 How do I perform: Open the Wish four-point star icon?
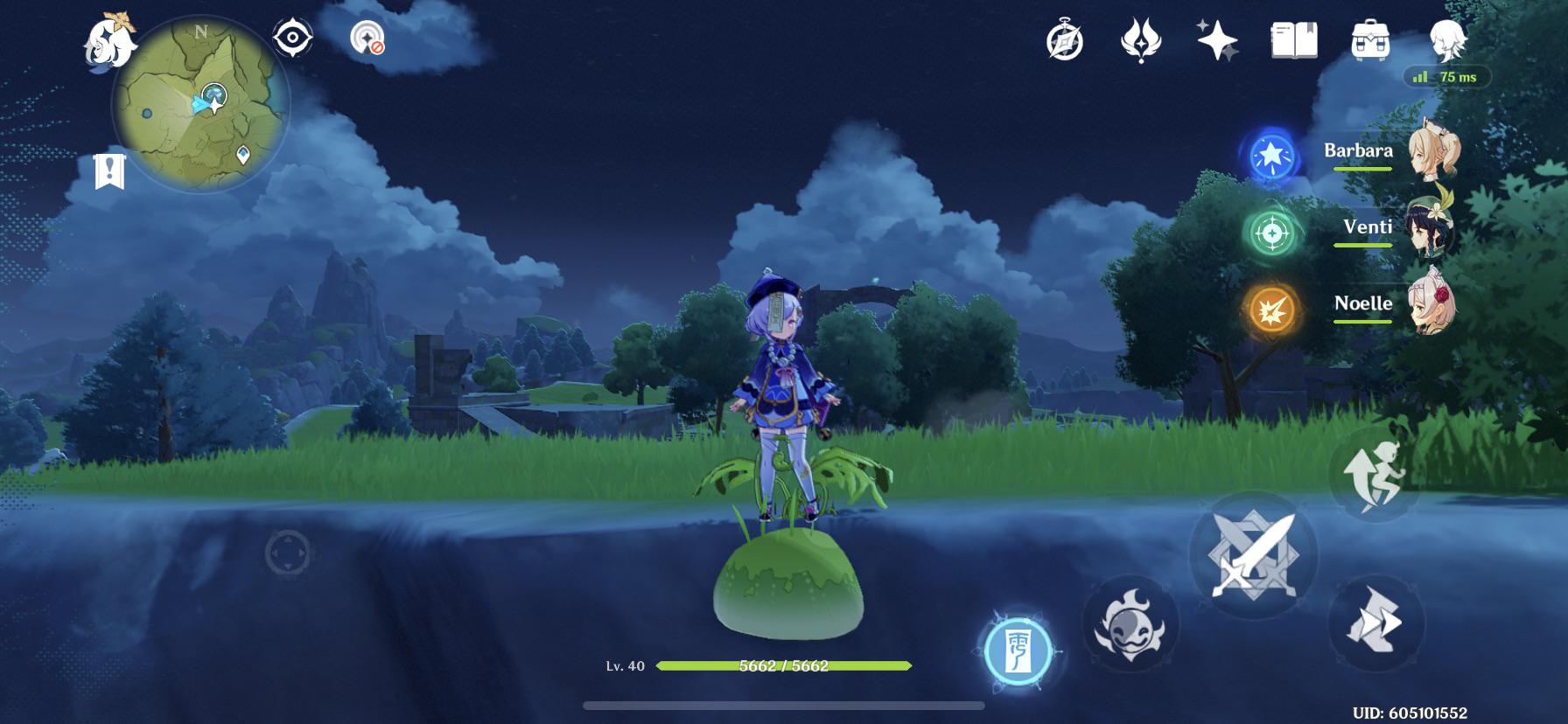[x=1217, y=41]
